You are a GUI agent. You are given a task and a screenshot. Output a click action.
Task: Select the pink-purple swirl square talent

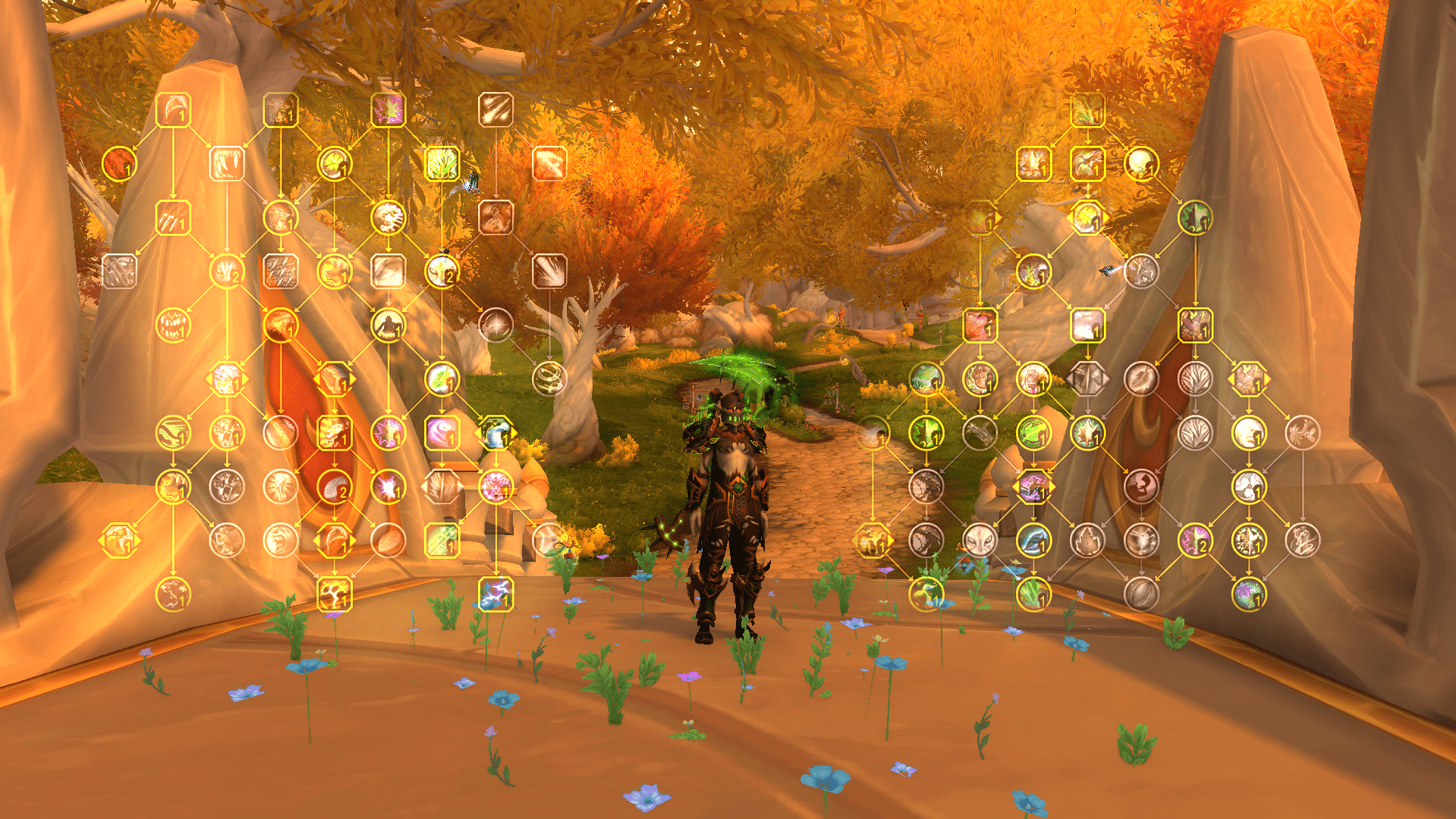pyautogui.click(x=442, y=433)
